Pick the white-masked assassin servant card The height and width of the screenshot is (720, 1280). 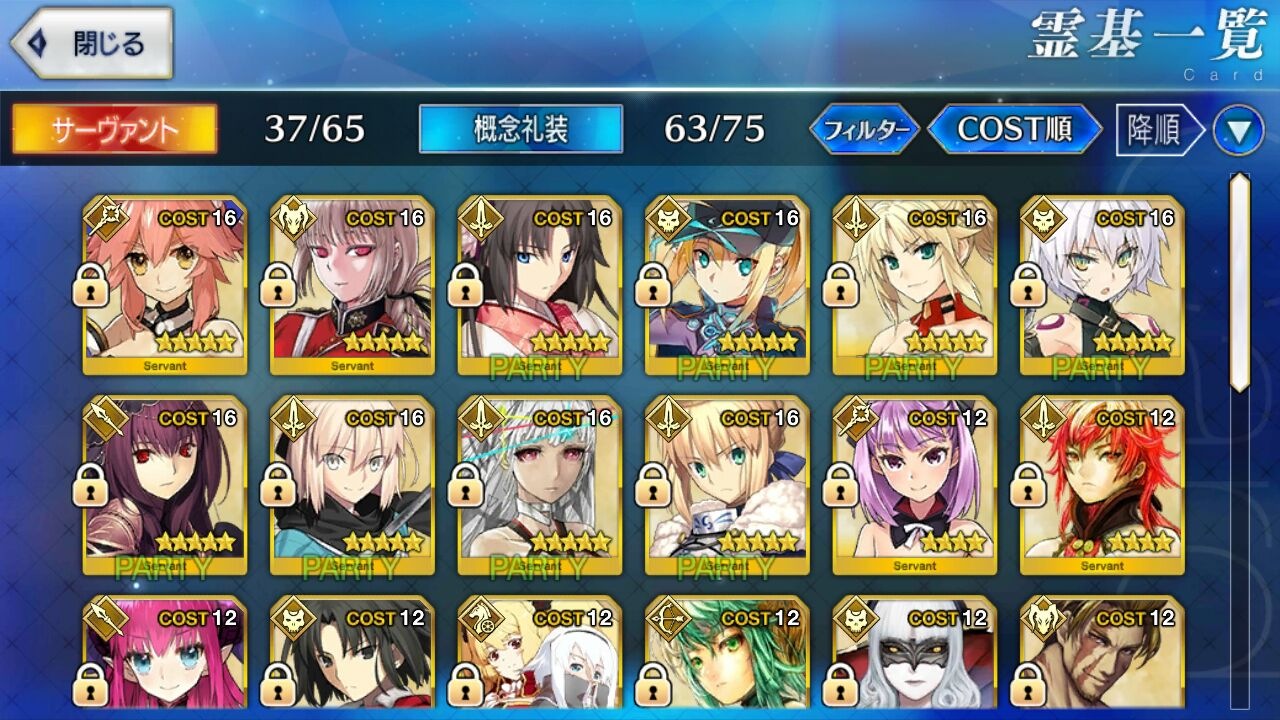tap(915, 655)
